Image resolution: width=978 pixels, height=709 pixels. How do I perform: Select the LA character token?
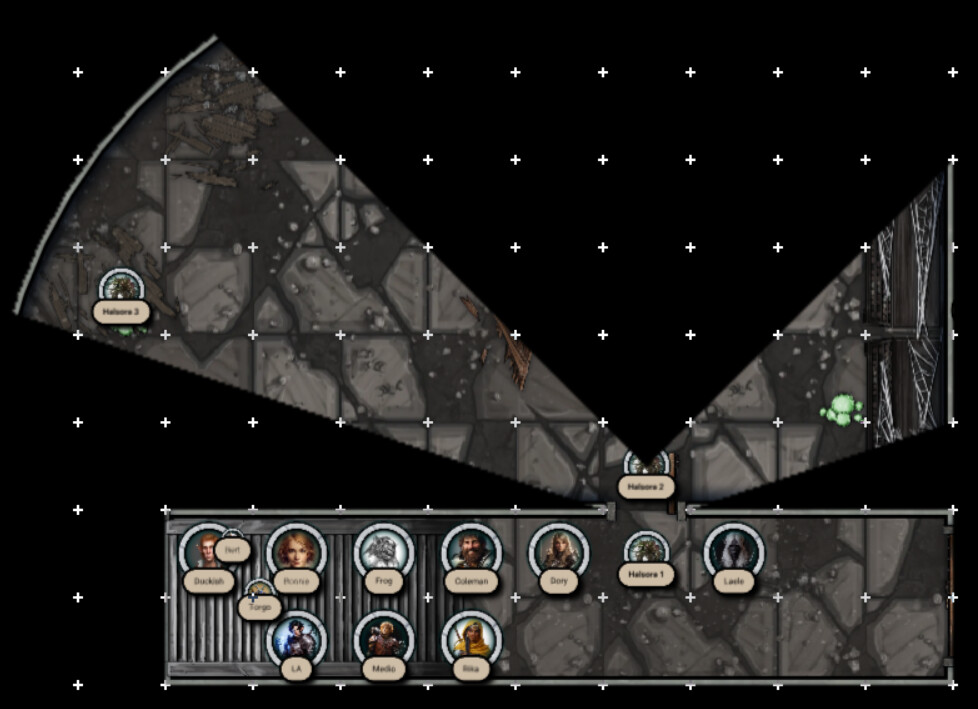(x=297, y=639)
